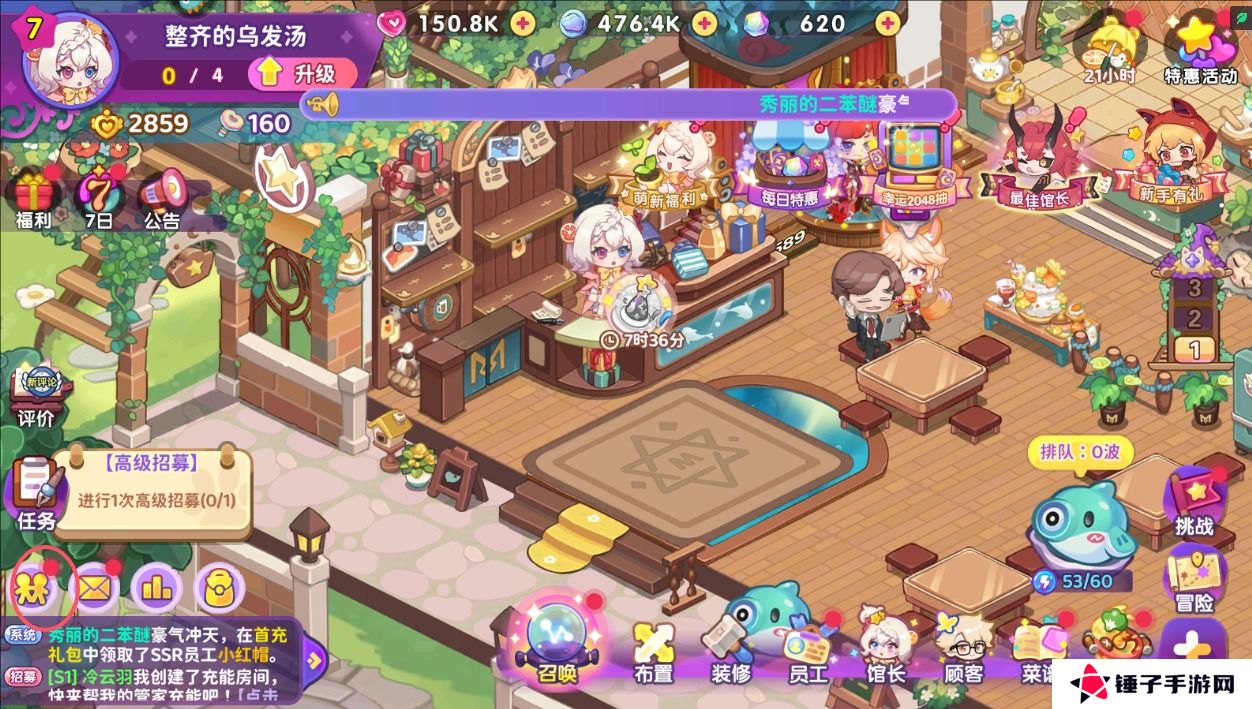Expand the chat log arrow
The image size is (1252, 709).
[314, 658]
